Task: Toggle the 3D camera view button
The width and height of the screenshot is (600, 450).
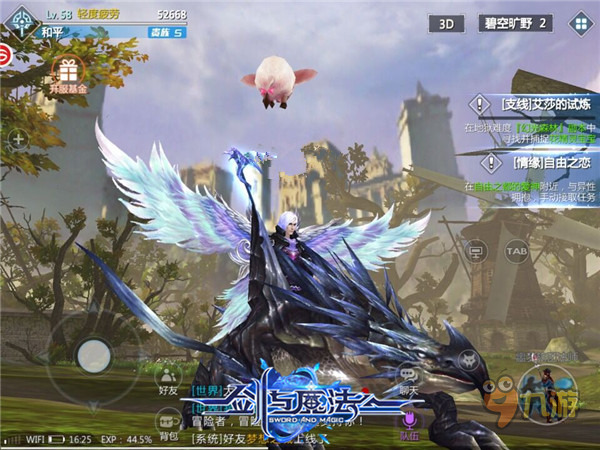Action: coord(447,23)
